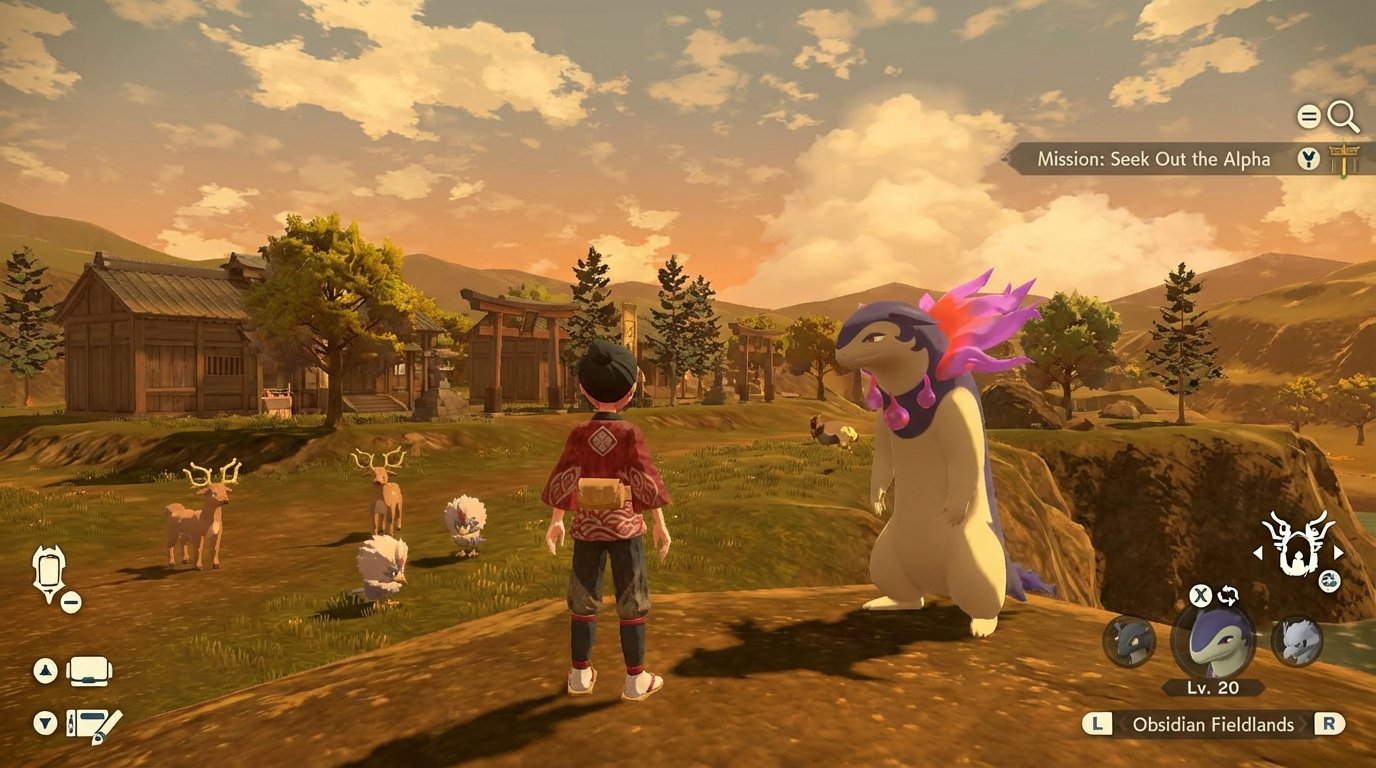Click the left arrow on item selector
This screenshot has height=768, width=1376.
[1258, 552]
